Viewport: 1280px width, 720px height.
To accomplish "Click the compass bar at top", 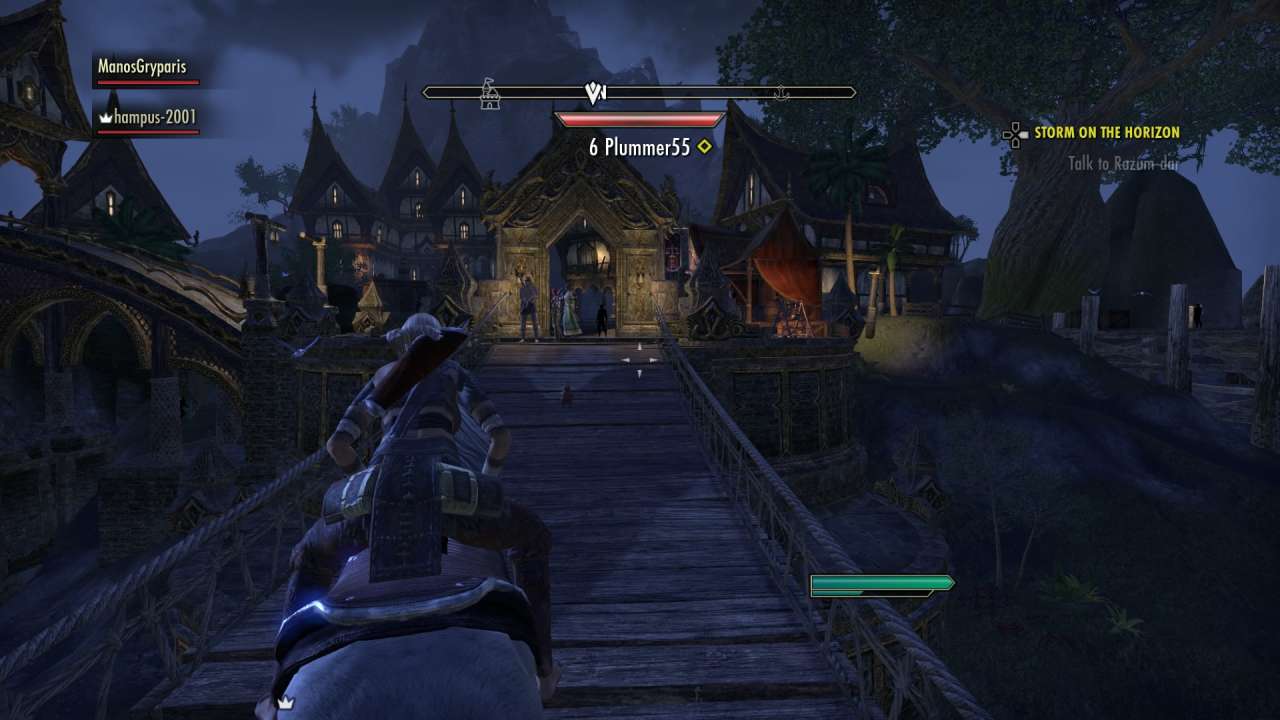I will (x=638, y=93).
